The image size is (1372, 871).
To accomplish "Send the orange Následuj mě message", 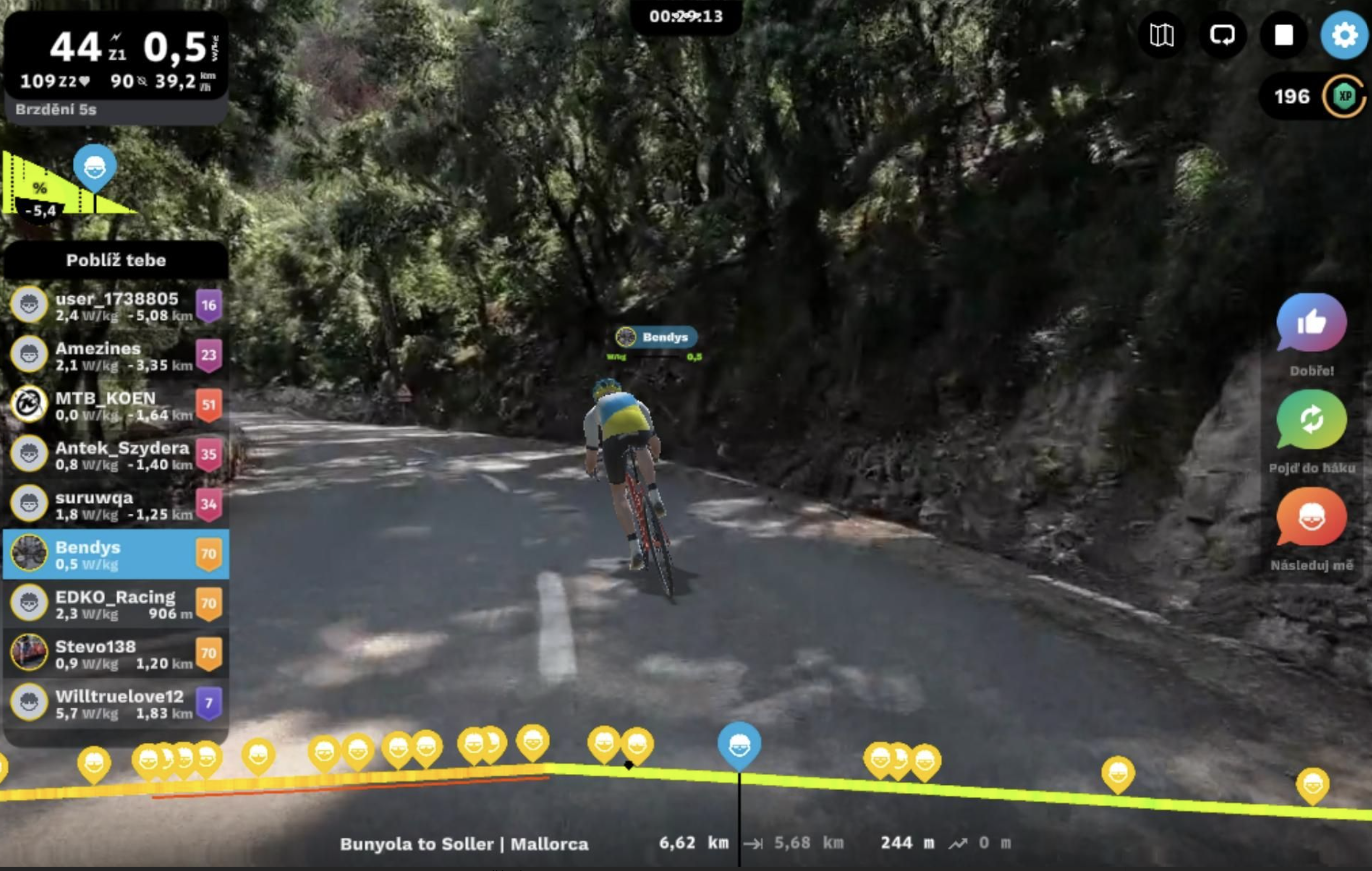I will (x=1311, y=518).
